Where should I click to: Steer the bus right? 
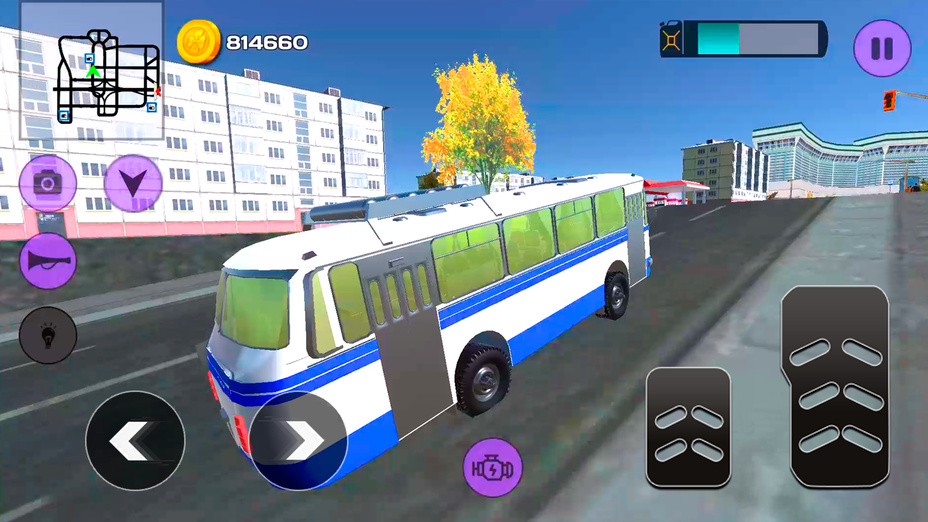298,440
